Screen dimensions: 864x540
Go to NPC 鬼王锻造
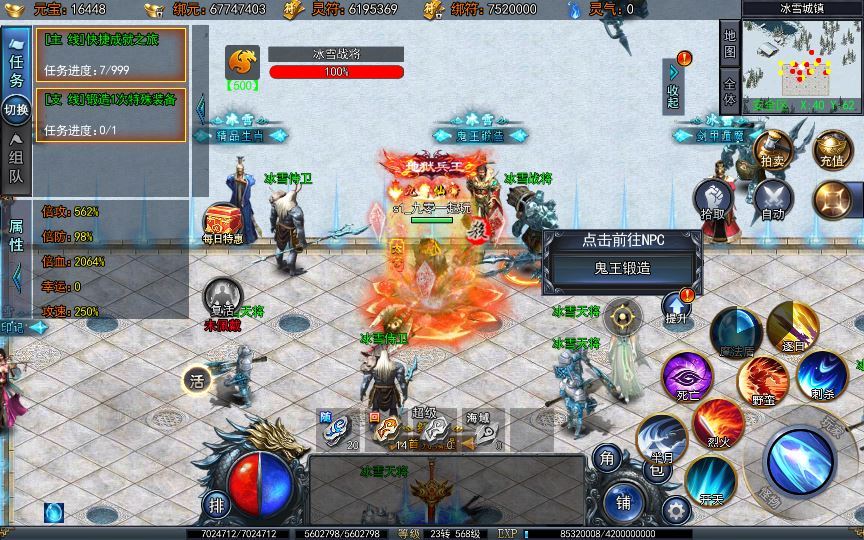624,268
